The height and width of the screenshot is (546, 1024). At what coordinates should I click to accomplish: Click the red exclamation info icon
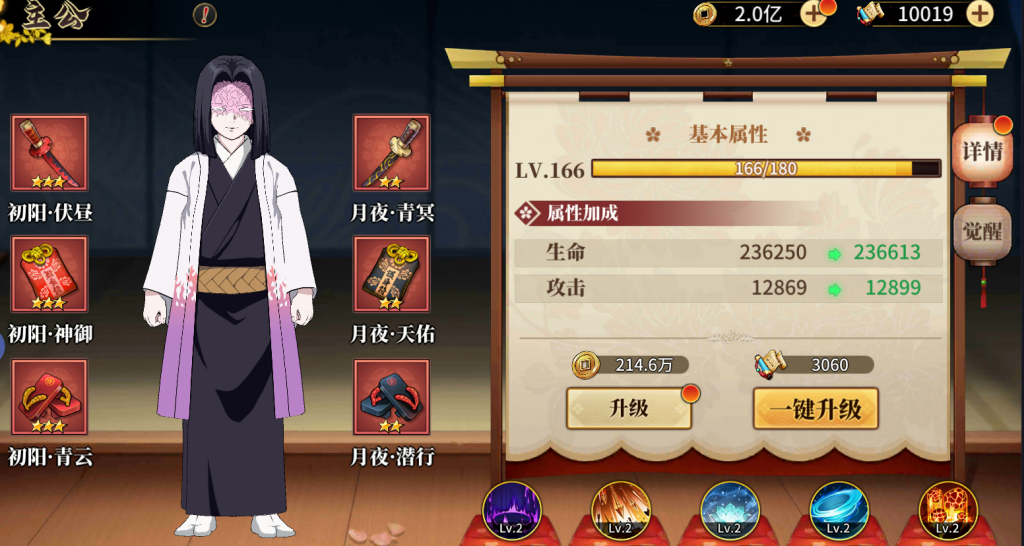[x=205, y=15]
